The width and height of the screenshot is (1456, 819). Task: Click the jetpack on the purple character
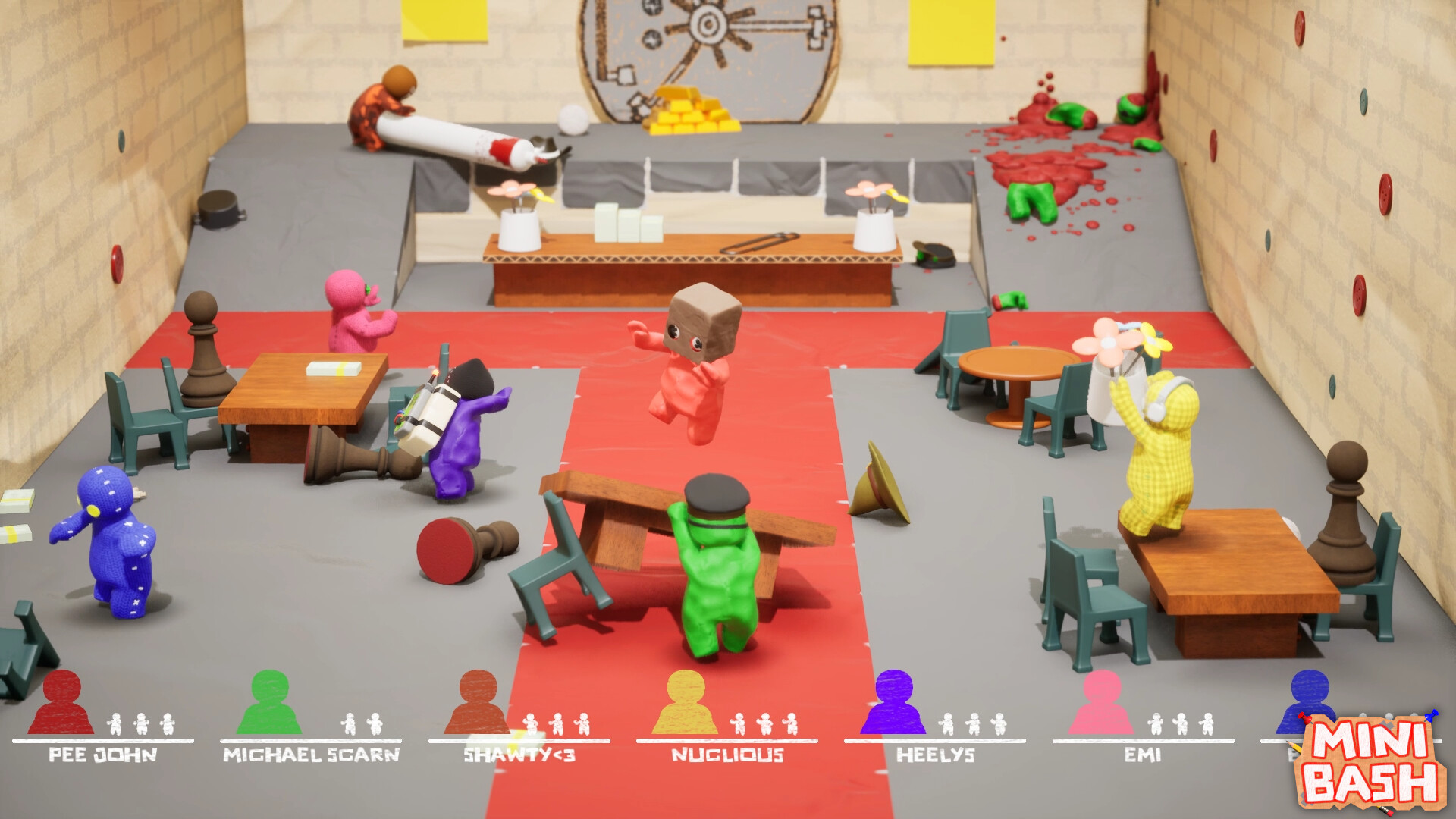point(428,413)
